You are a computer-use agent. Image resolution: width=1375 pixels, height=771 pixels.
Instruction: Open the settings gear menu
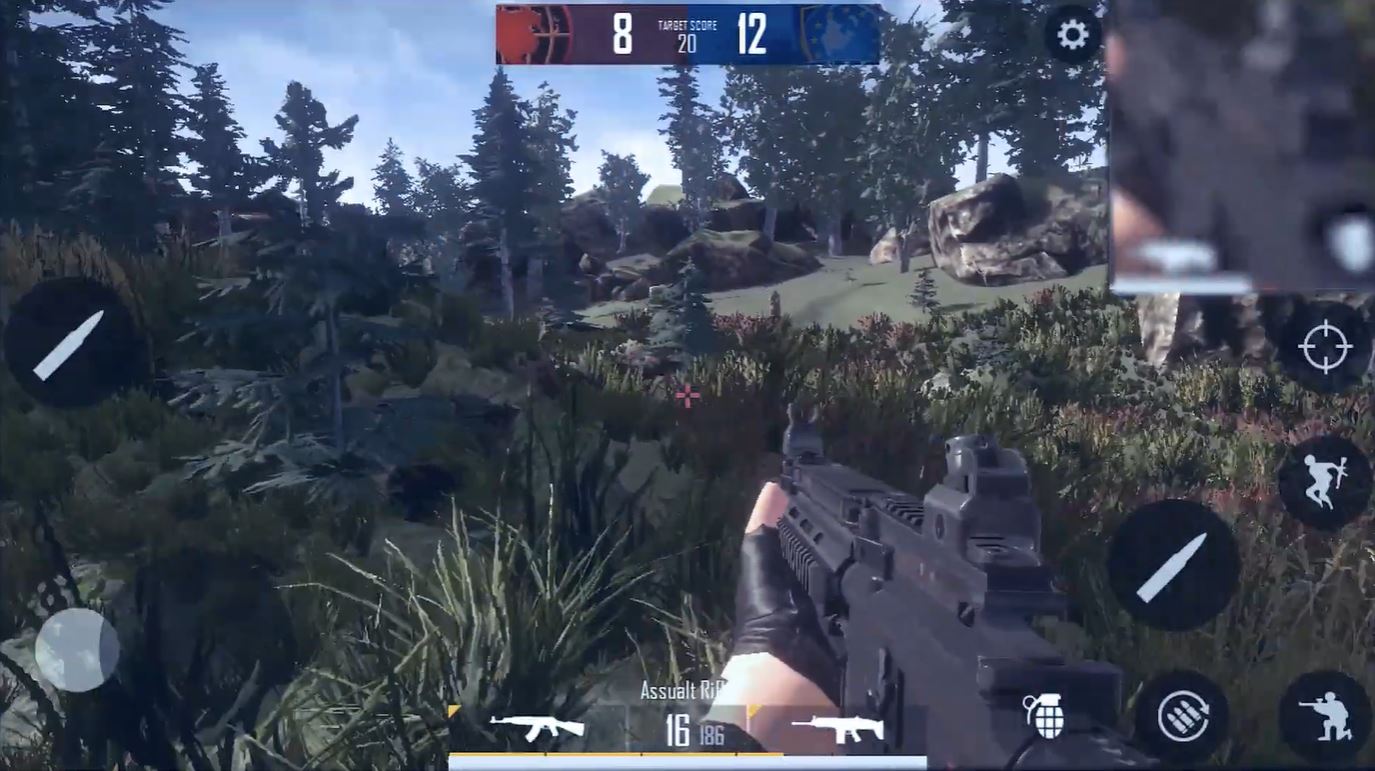[x=1072, y=36]
